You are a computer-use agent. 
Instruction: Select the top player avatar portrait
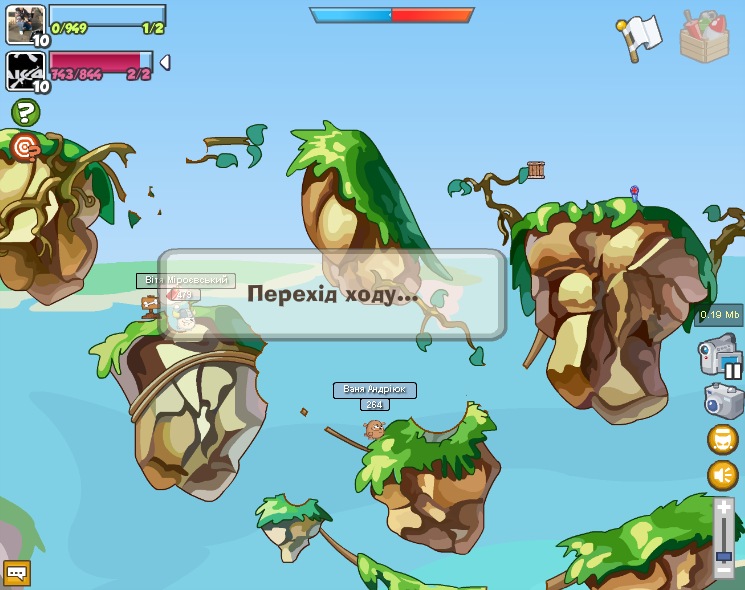pos(26,24)
